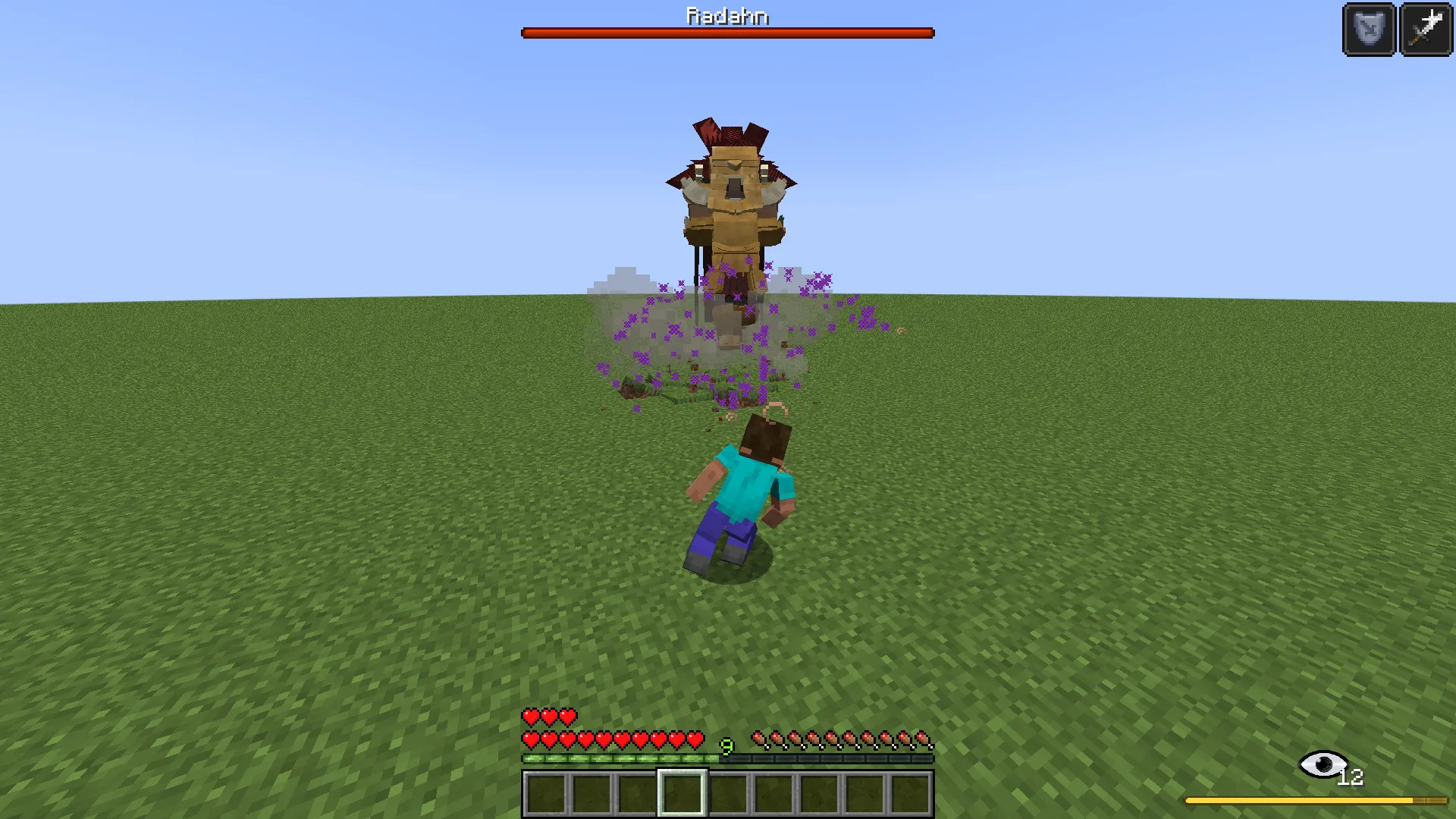Select the first hotbar slot
1456x819 pixels.
(546, 789)
